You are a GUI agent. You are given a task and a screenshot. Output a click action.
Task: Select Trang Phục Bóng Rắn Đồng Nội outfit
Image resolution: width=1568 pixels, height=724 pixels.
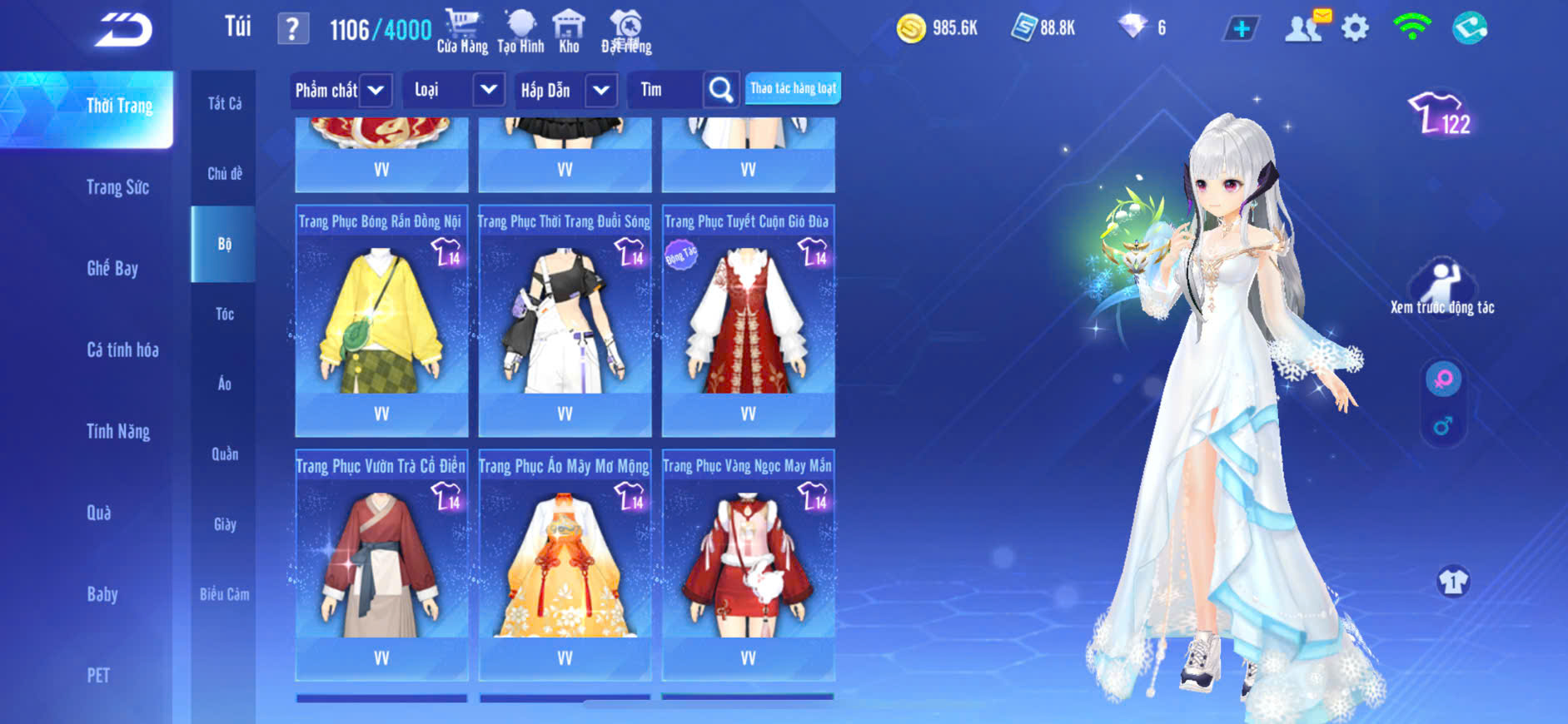point(381,320)
